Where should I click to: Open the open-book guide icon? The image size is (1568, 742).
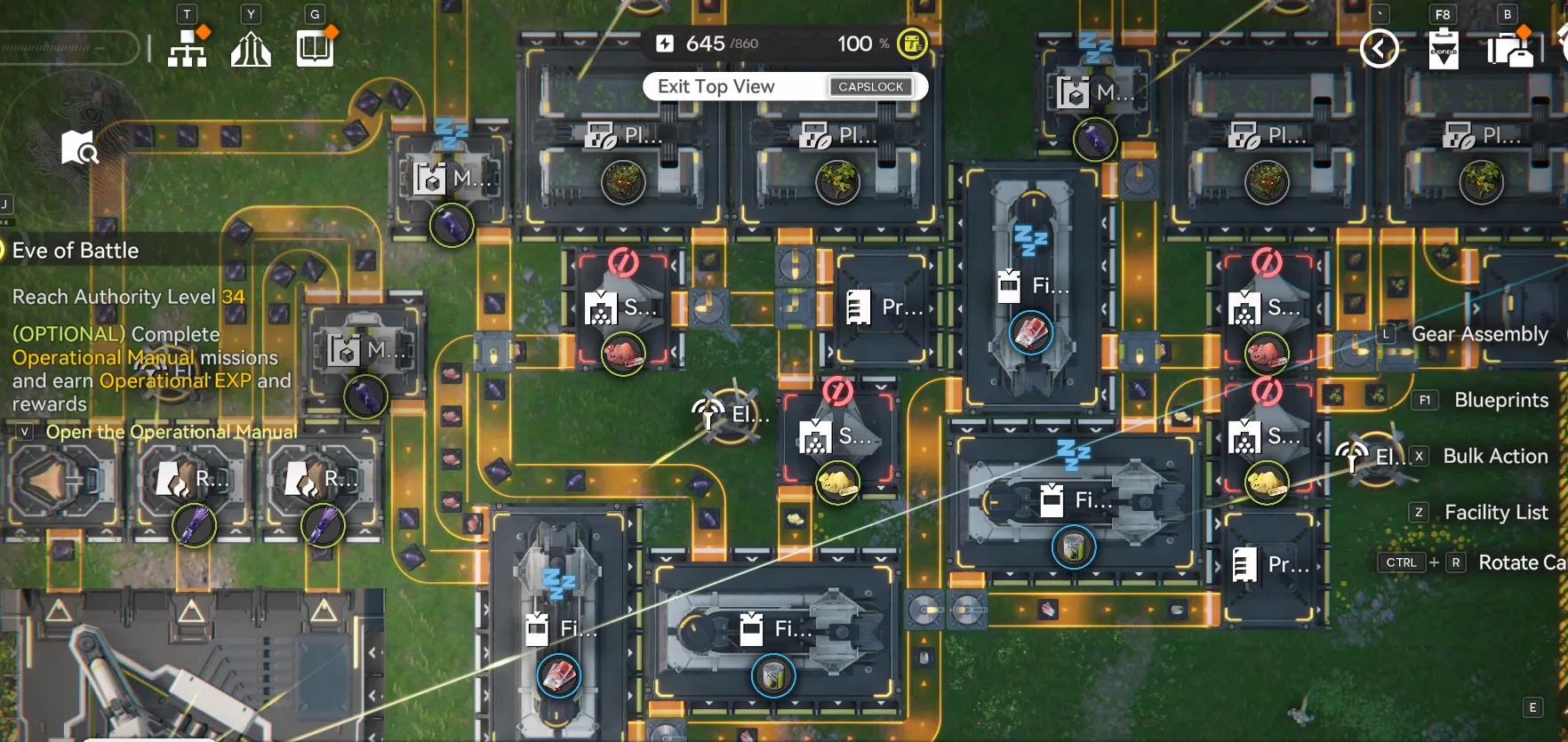pos(315,48)
